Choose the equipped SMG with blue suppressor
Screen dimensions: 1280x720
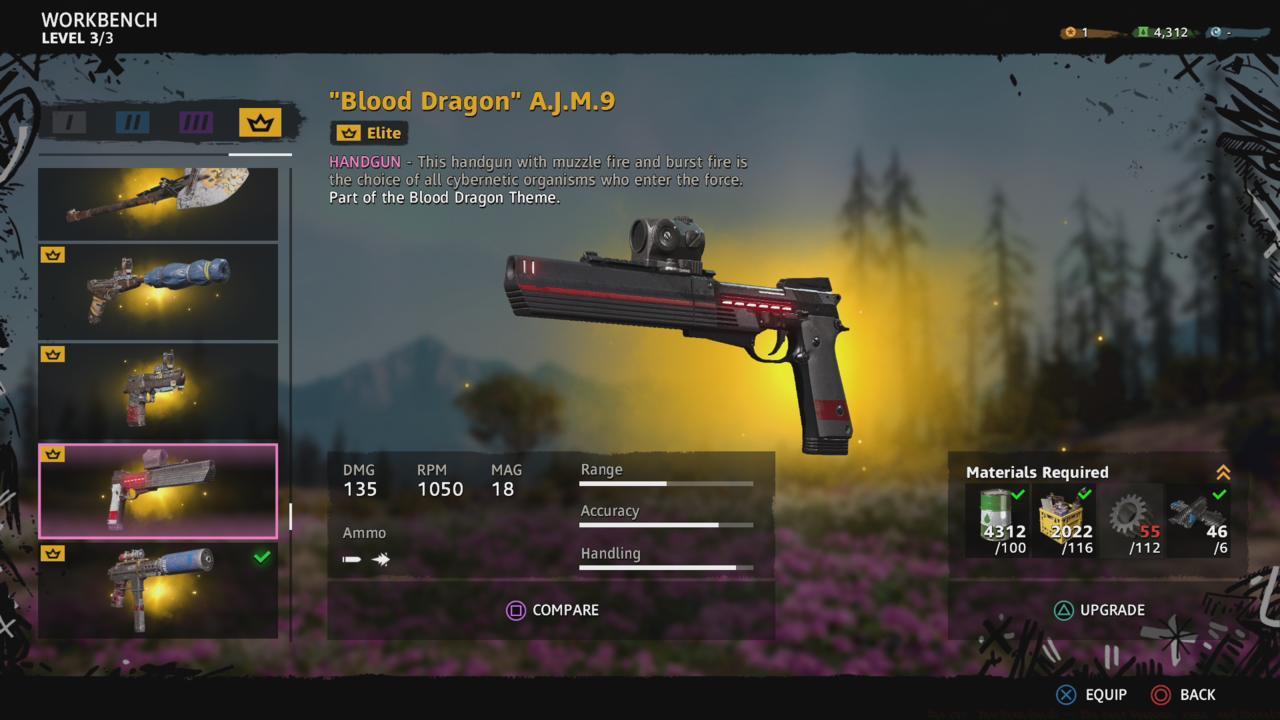tap(158, 590)
